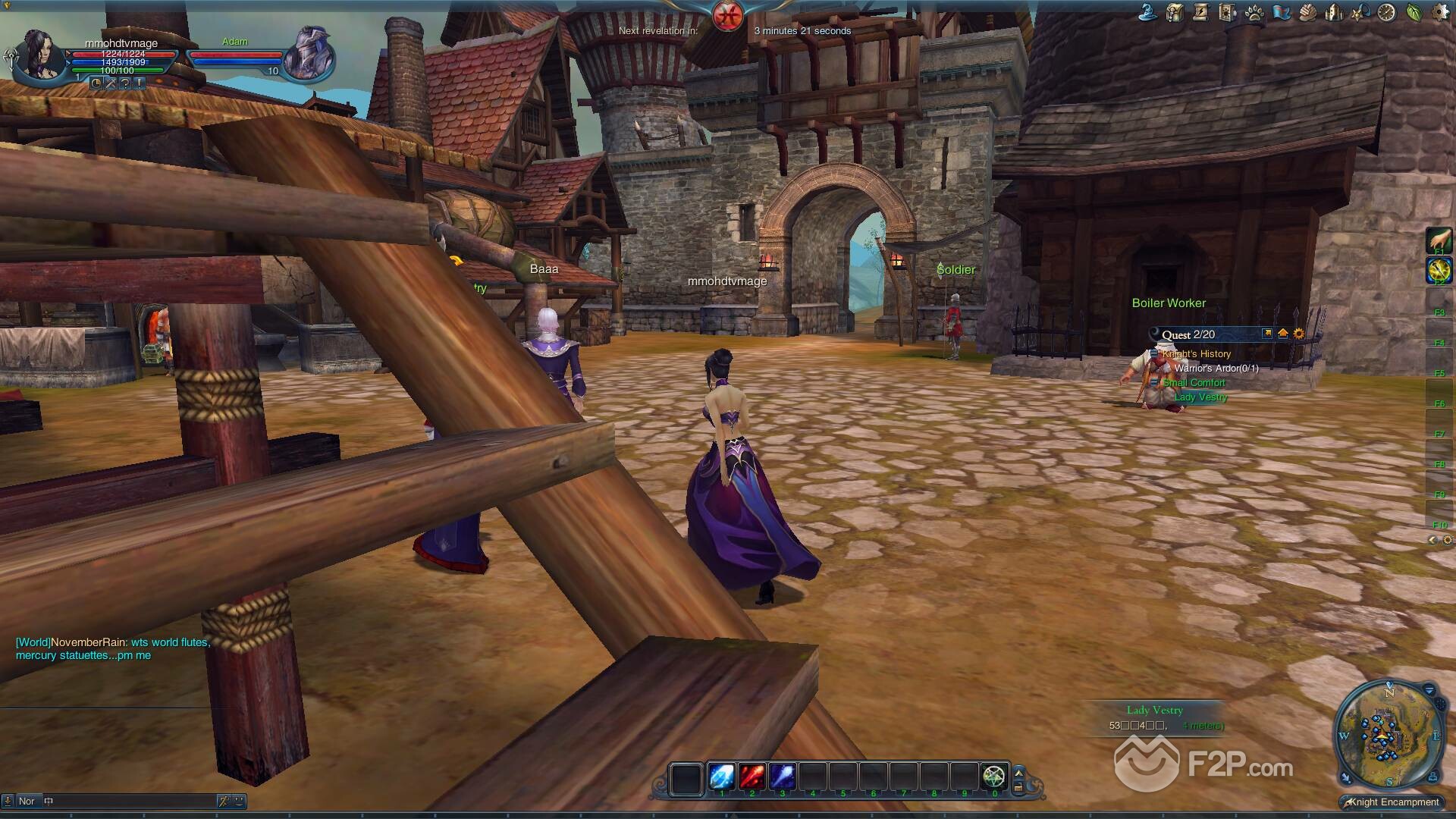Click the green leaf icon

click(x=1414, y=12)
